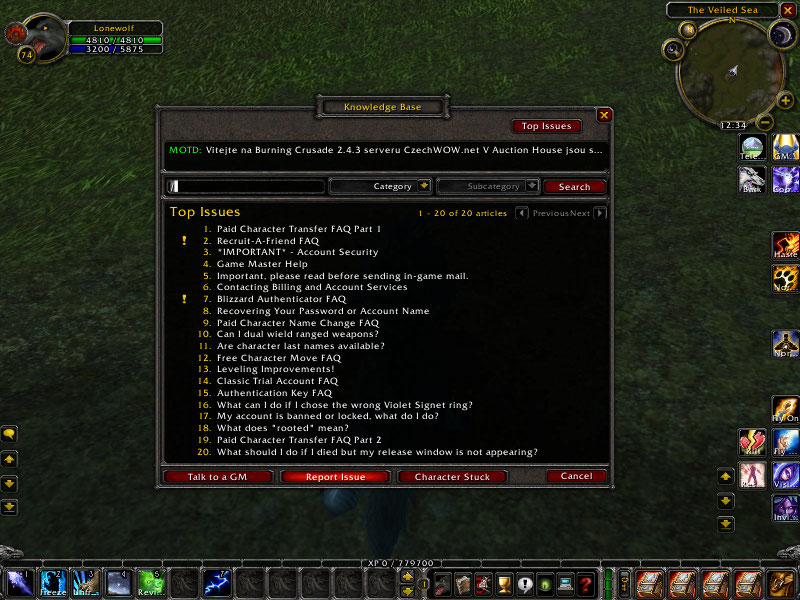The height and width of the screenshot is (600, 800).
Task: Choose the Report Issue button
Action: point(335,477)
